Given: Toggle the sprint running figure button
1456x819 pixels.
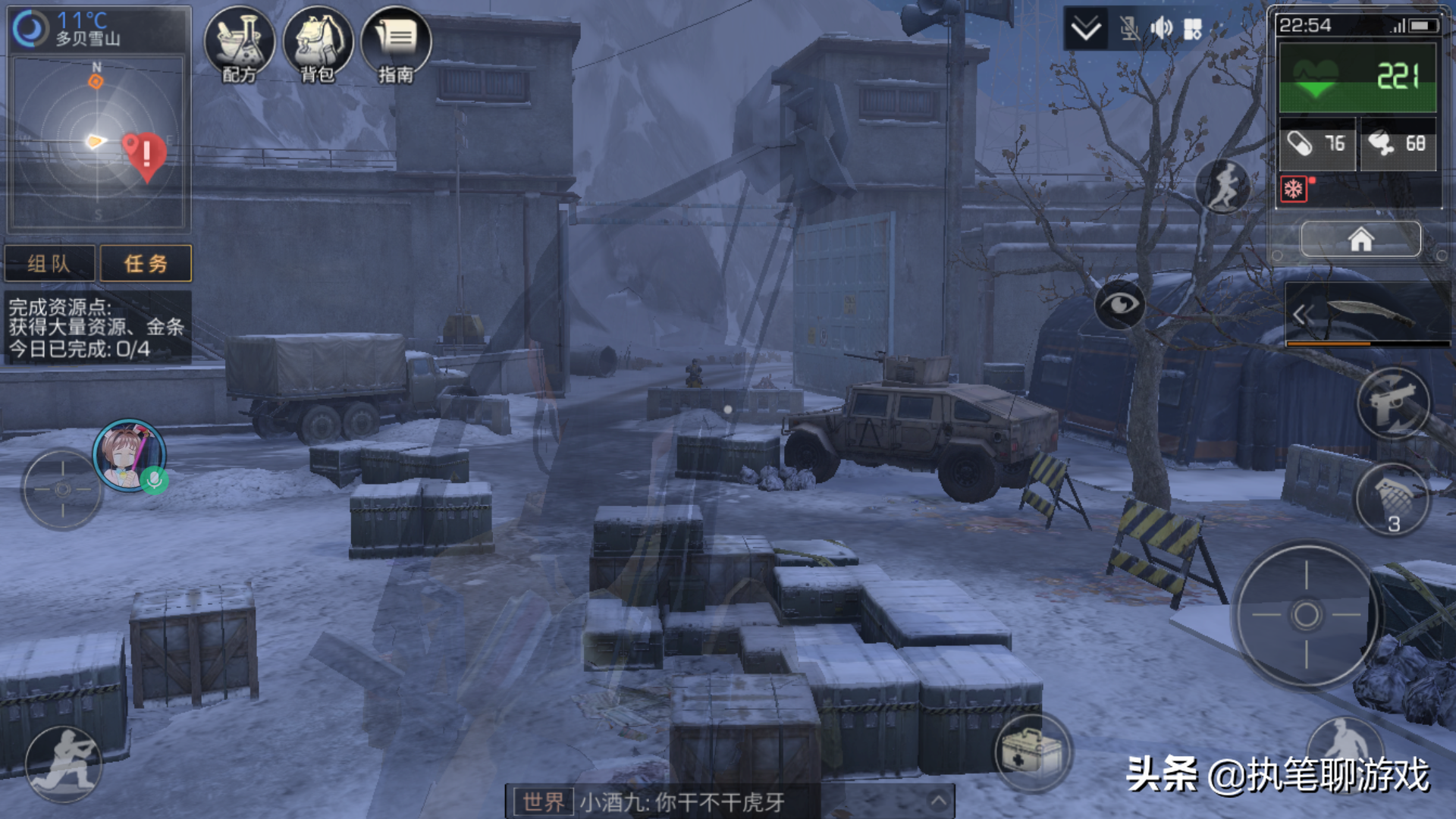Looking at the screenshot, I should point(1223,186).
